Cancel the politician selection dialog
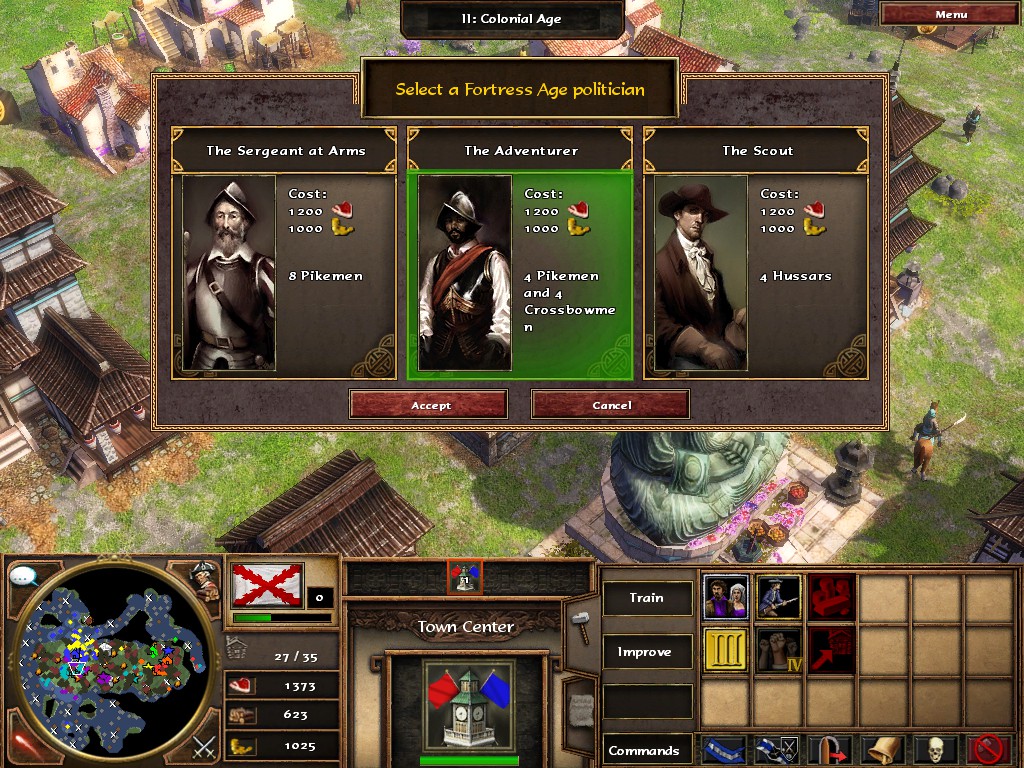 [x=611, y=405]
